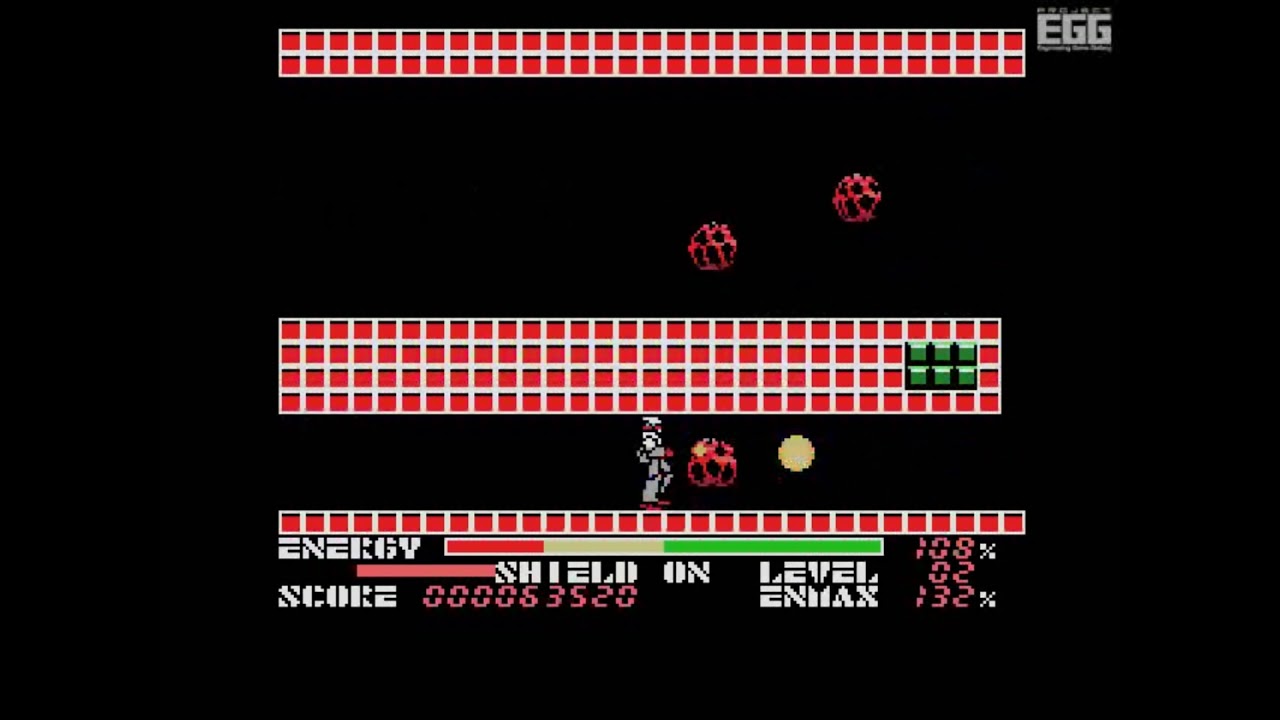This screenshot has height=720, width=1280.
Task: Click the red spiky ball near the top wall
Action: point(857,197)
